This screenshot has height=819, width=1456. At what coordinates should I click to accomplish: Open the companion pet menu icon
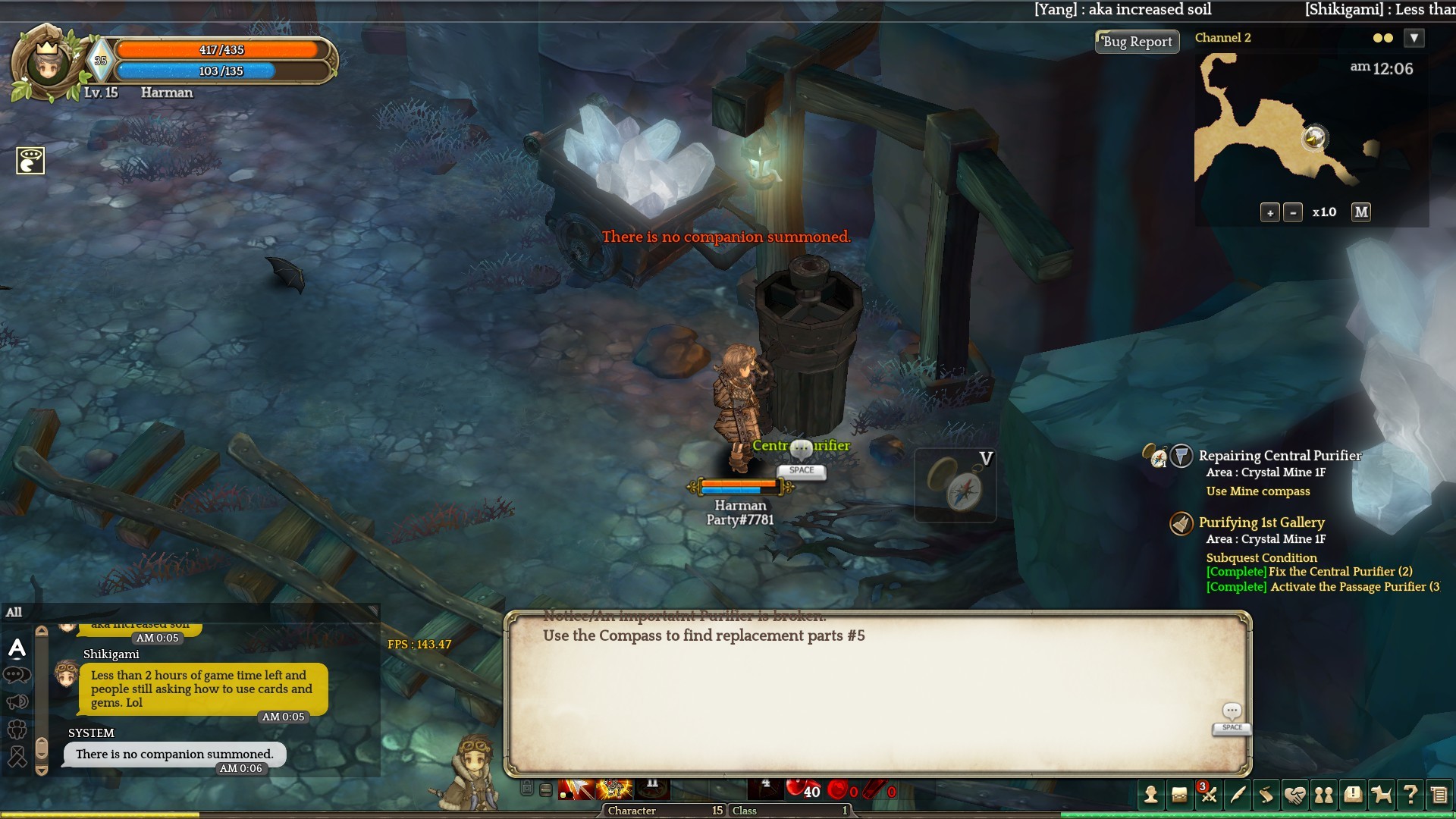click(1382, 795)
